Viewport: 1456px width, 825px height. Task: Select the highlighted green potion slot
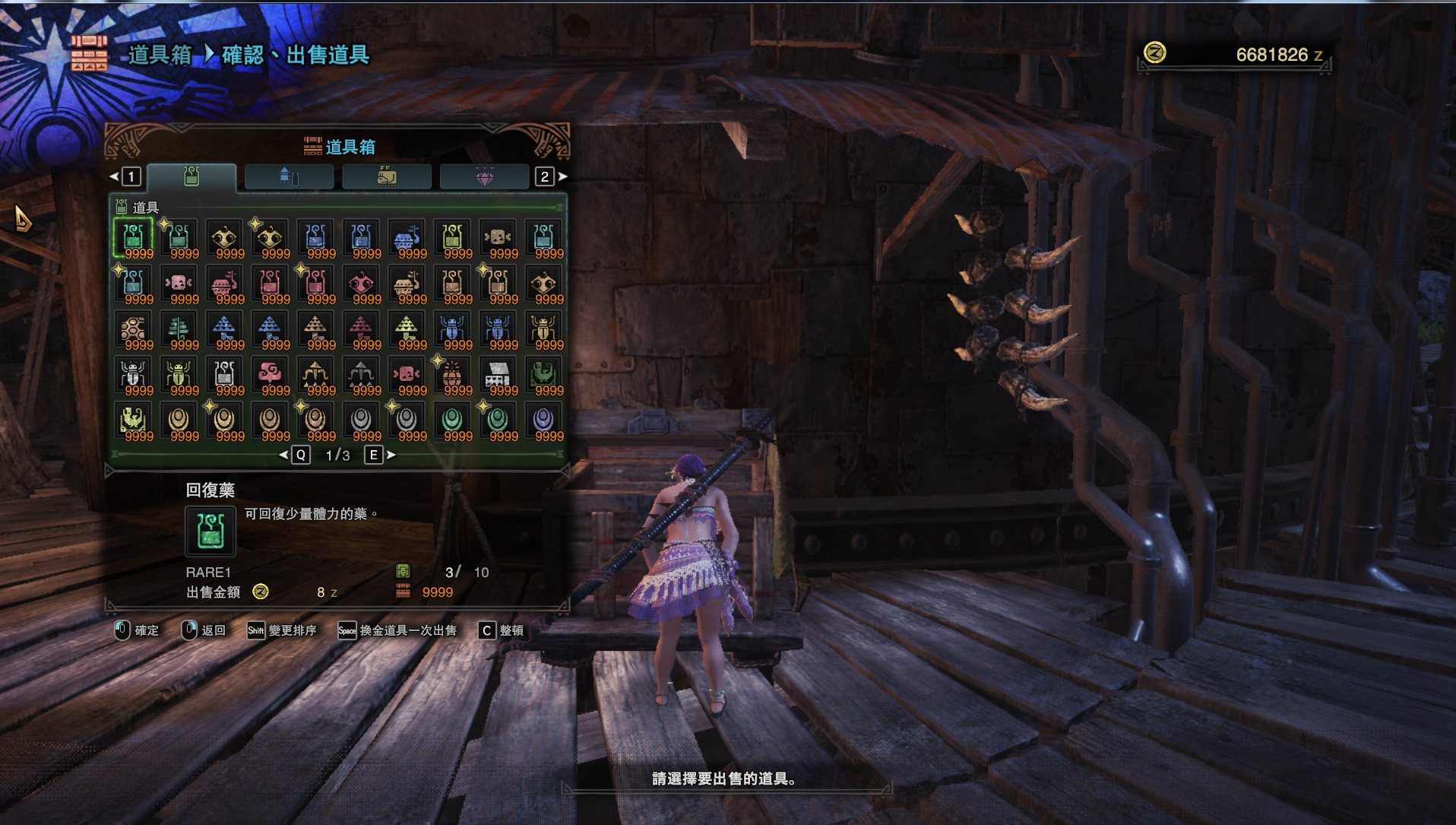click(x=134, y=238)
